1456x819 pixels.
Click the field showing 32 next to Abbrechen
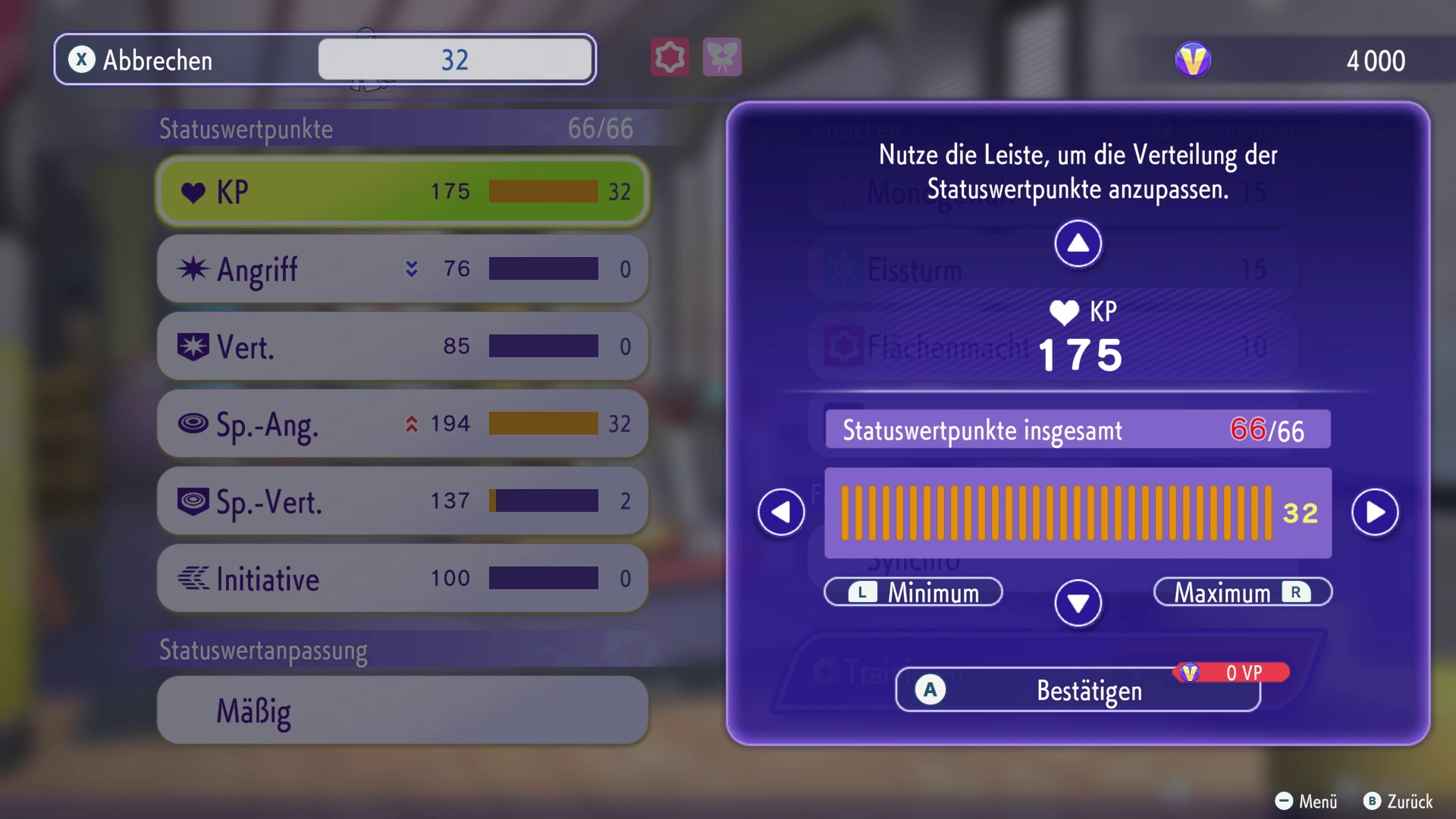(454, 60)
